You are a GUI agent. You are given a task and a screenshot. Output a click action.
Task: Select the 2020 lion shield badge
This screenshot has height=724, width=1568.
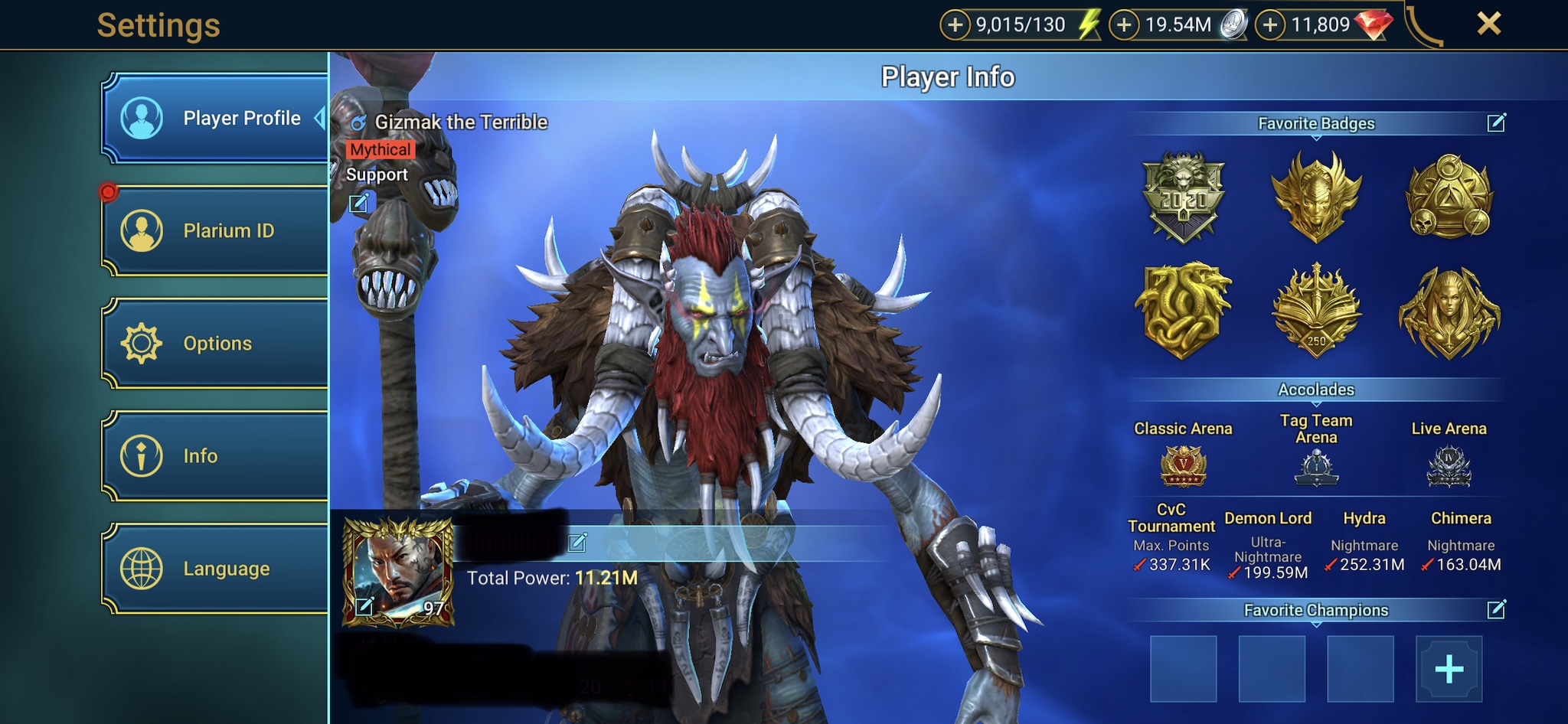1183,197
